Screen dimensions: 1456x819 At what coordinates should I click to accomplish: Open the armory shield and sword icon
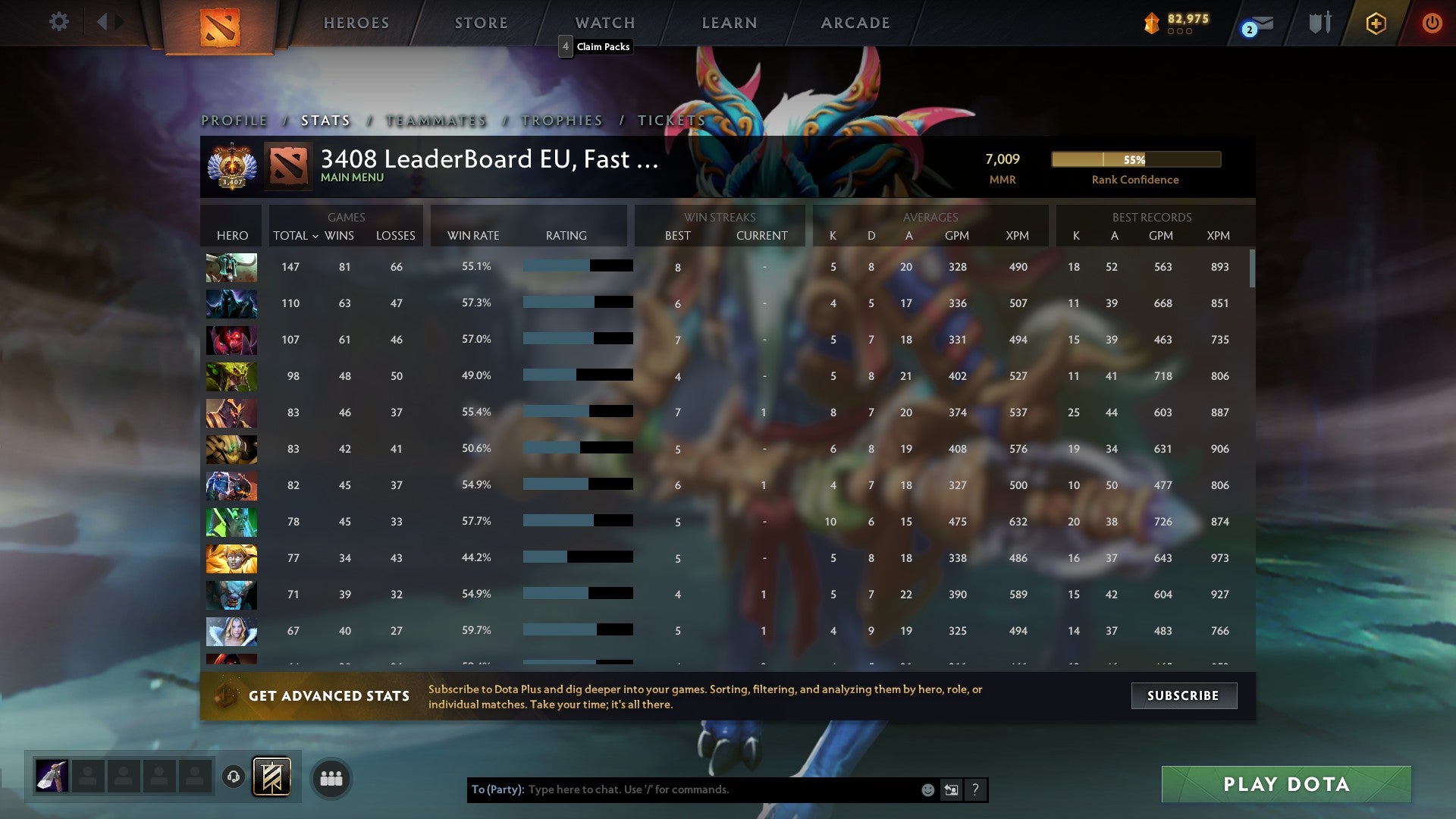[1319, 23]
